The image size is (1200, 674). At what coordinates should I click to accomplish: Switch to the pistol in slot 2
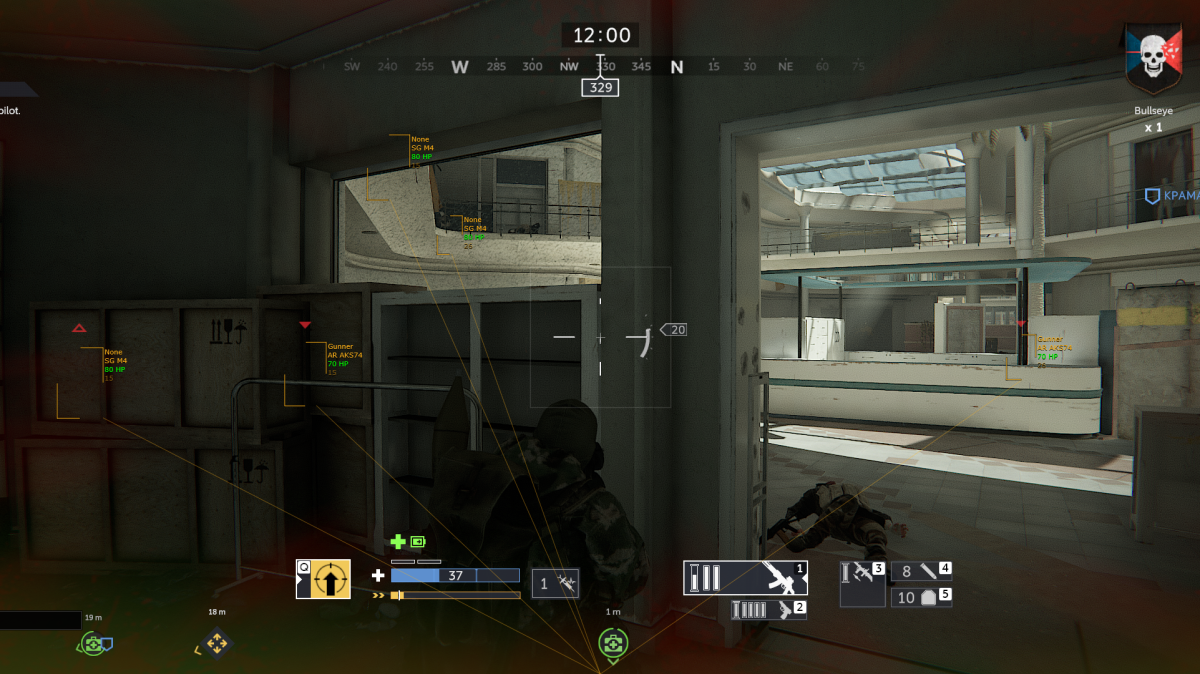(x=769, y=610)
